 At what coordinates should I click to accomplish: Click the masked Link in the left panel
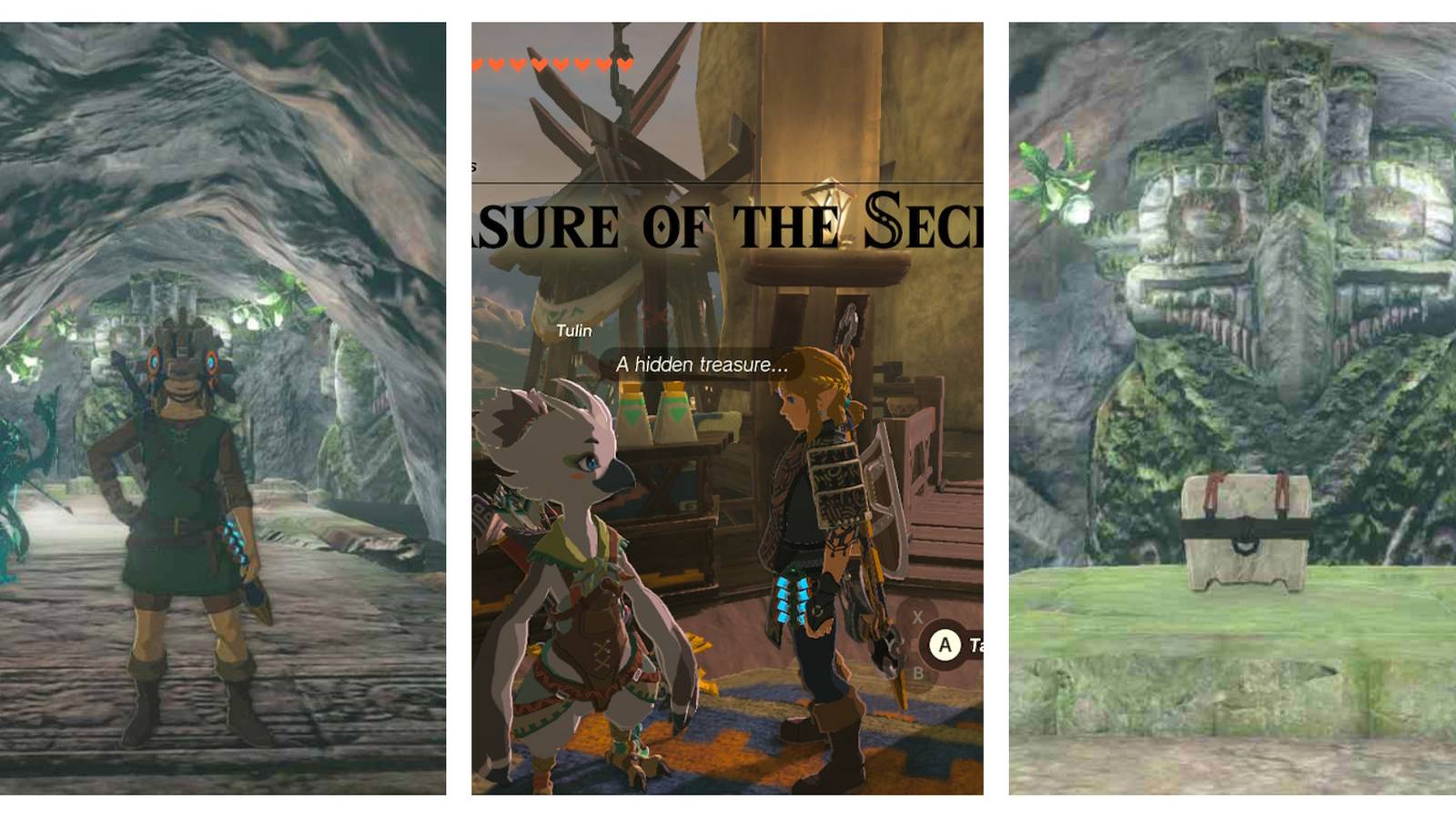[x=182, y=473]
